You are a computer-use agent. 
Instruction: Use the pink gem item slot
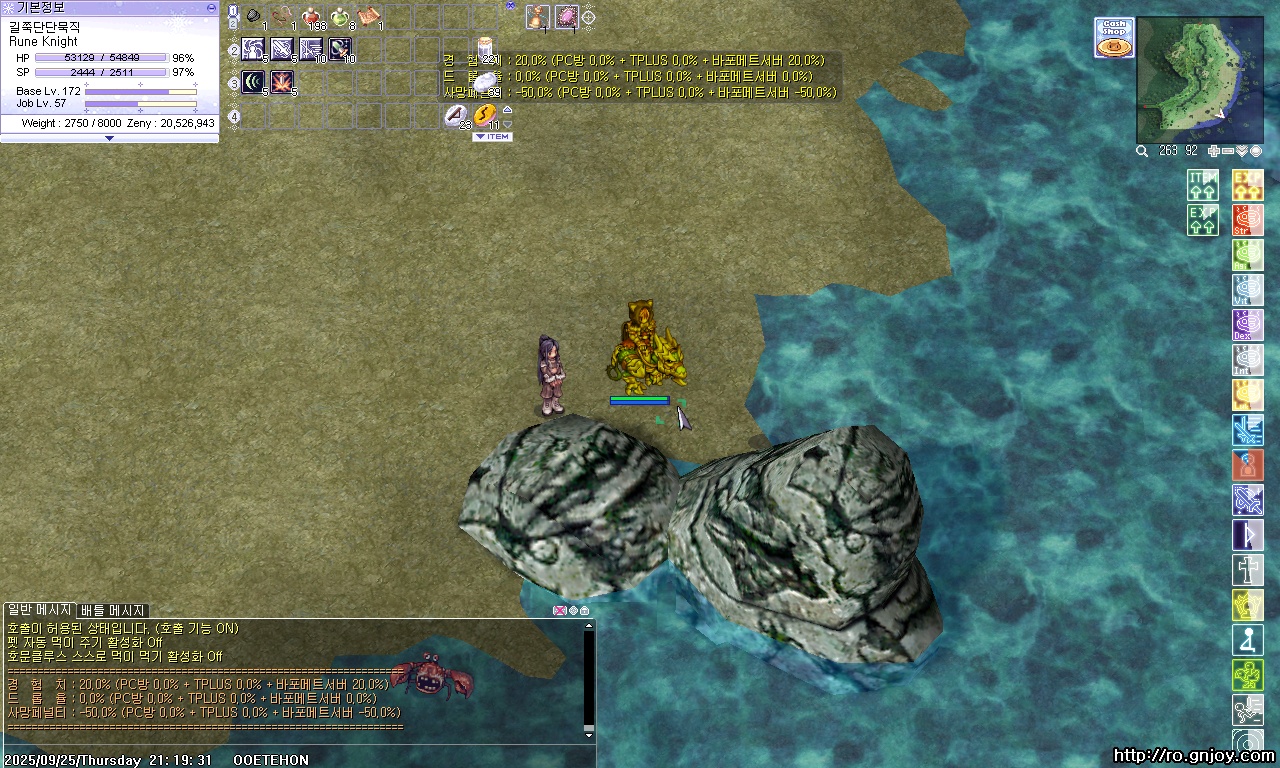(567, 17)
